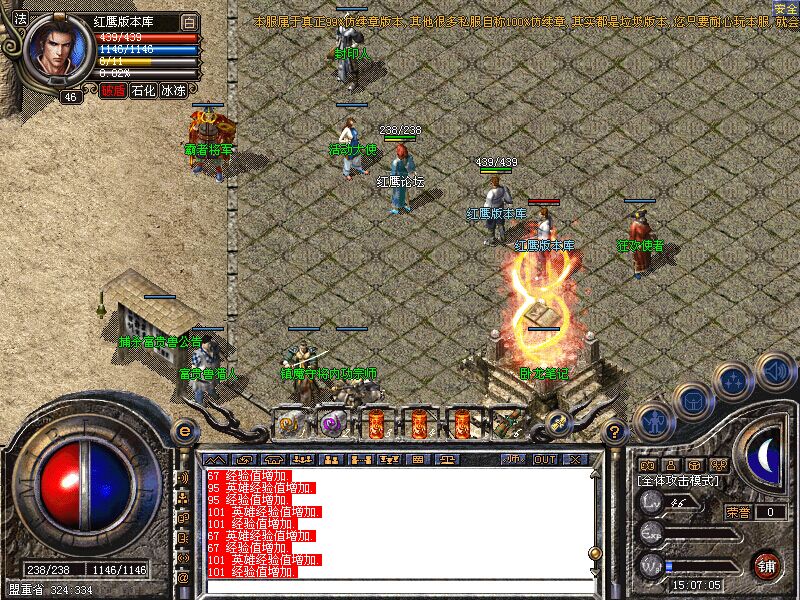Open the skills sparkle round button
Screen dimensions: 800x600
[735, 380]
